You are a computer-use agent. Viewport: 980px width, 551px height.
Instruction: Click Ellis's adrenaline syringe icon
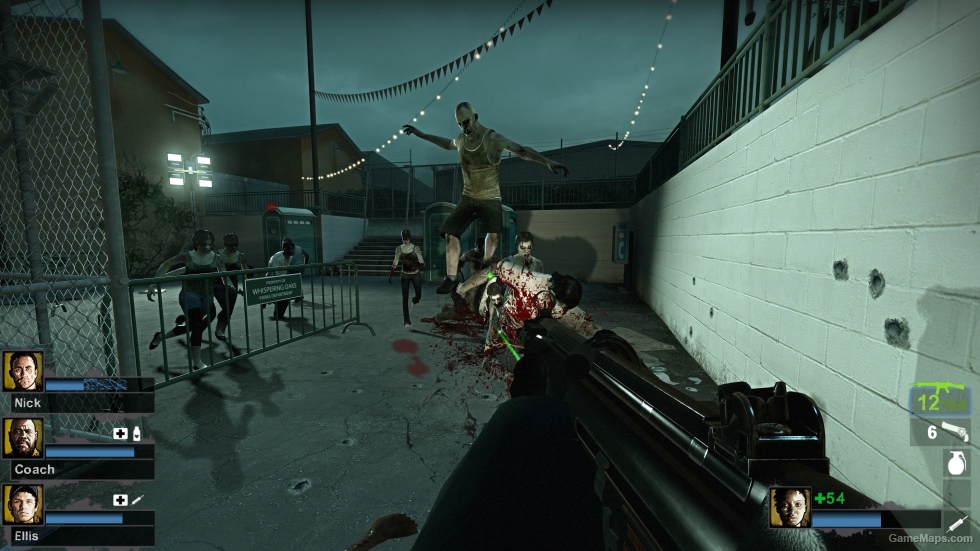point(136,499)
